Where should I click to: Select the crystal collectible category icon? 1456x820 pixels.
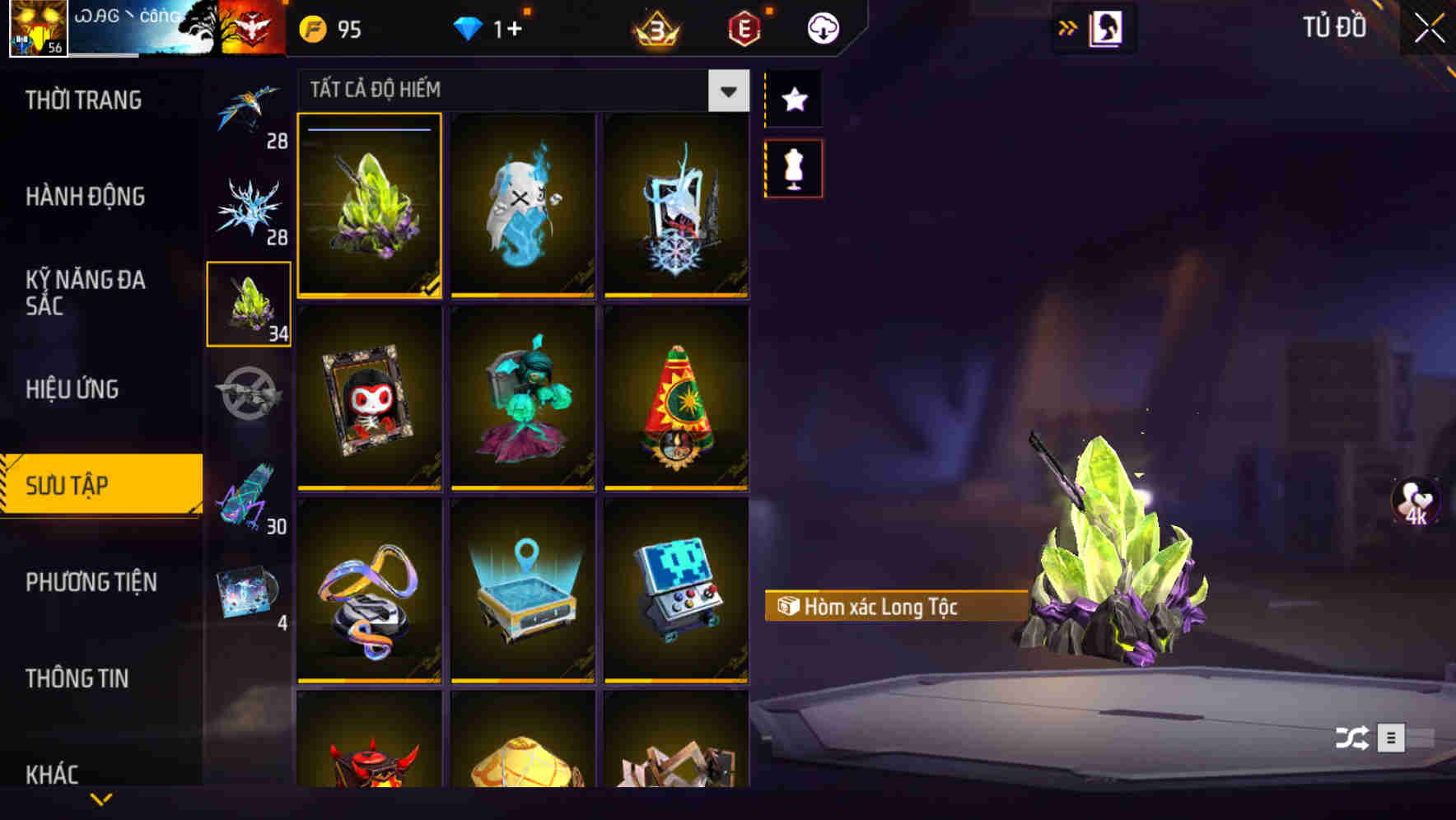[x=249, y=305]
